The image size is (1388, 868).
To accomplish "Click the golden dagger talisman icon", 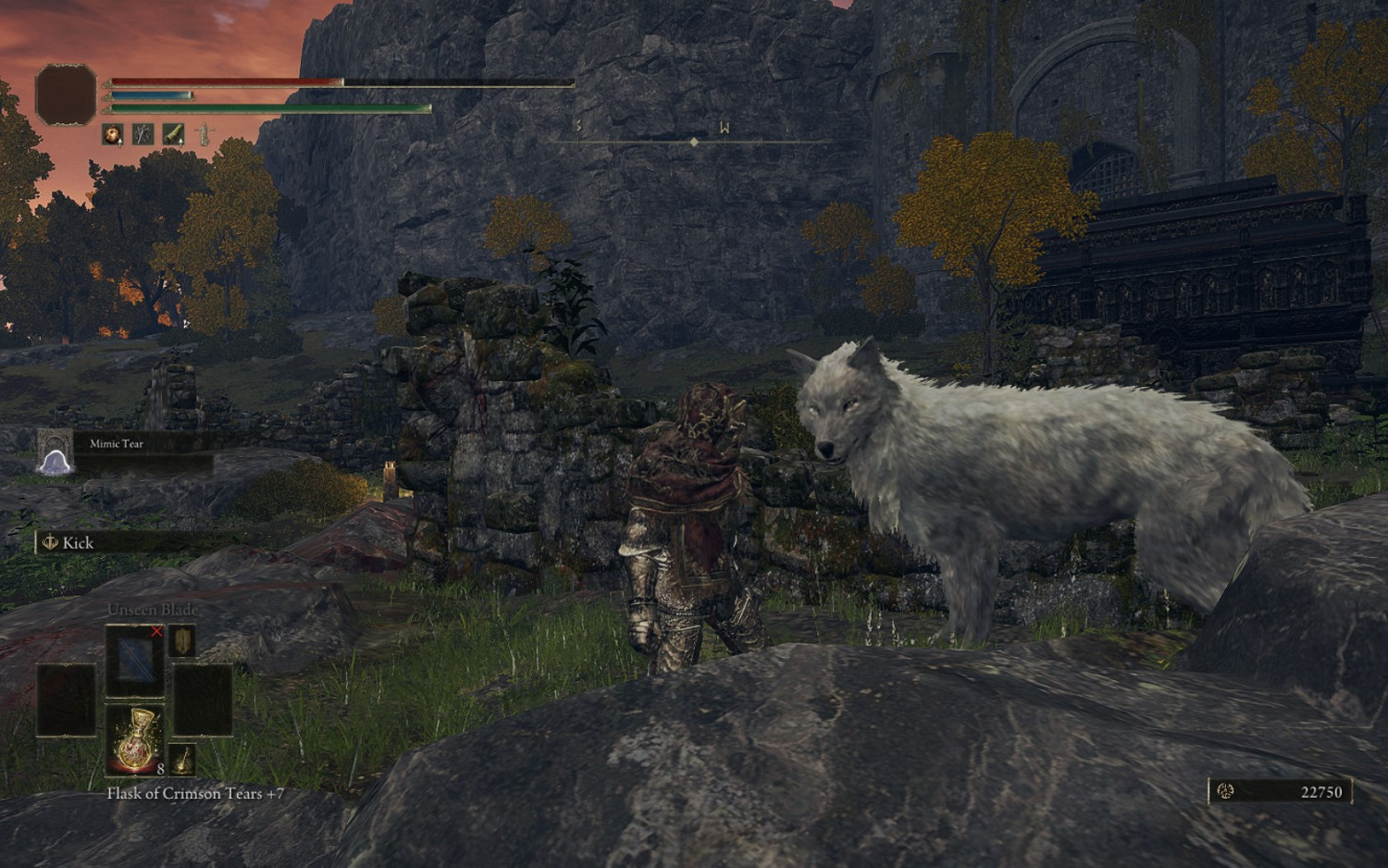I will (x=181, y=641).
